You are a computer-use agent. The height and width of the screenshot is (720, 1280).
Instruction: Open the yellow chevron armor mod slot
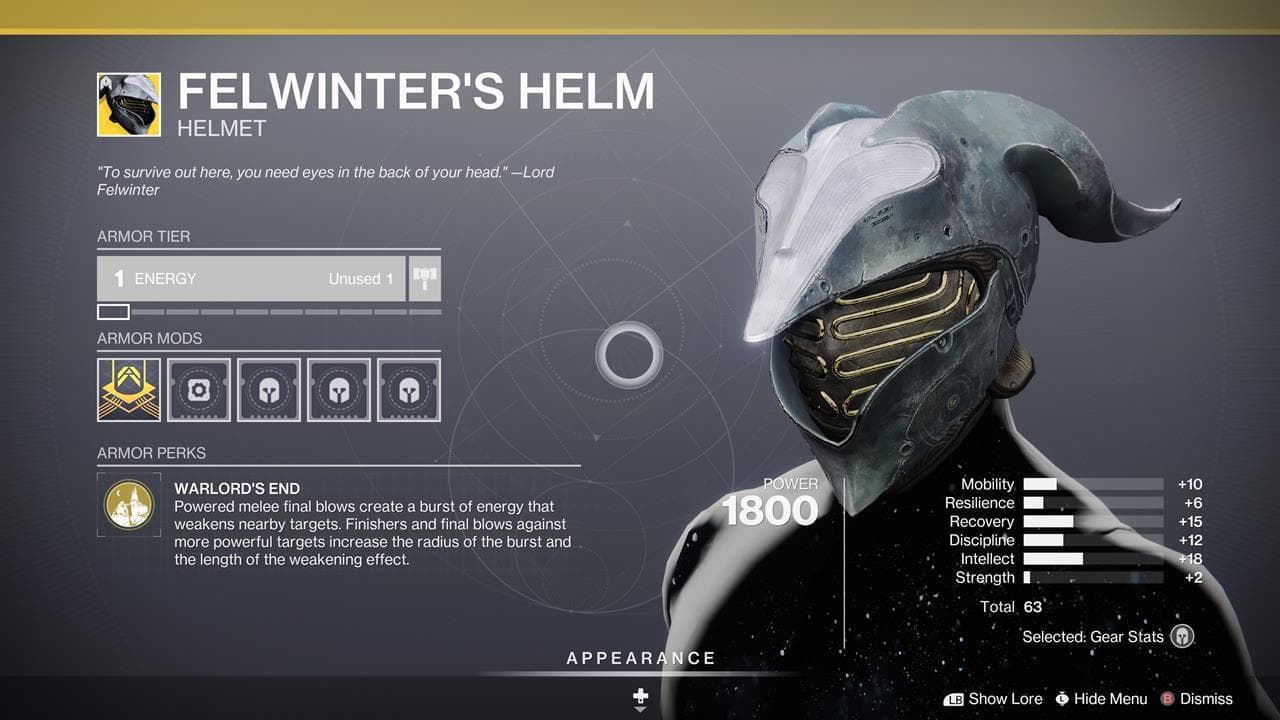click(x=129, y=390)
